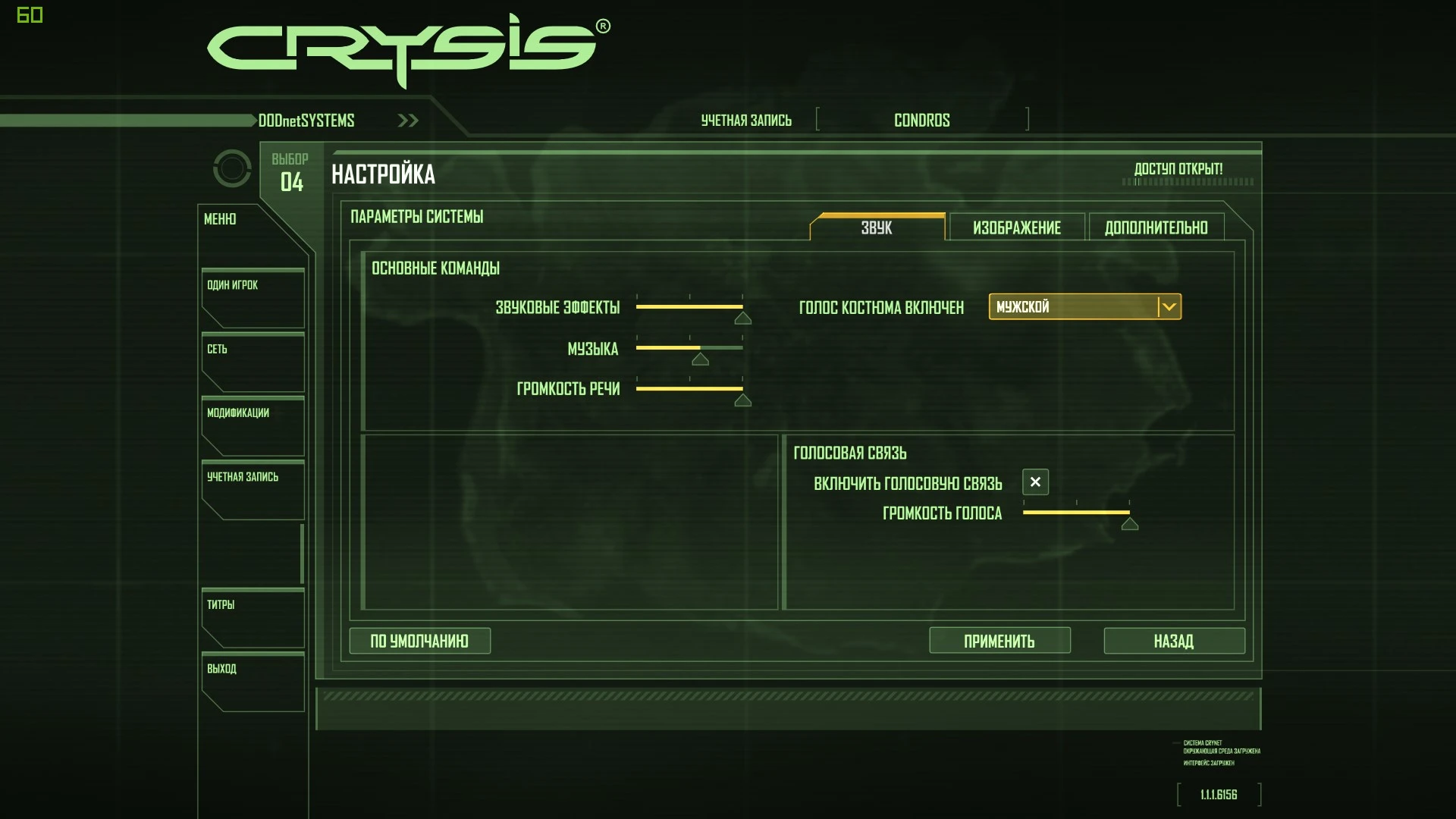Image resolution: width=1456 pixels, height=819 pixels.
Task: Disable the Включить голосовую связь checkbox
Action: pos(1034,482)
